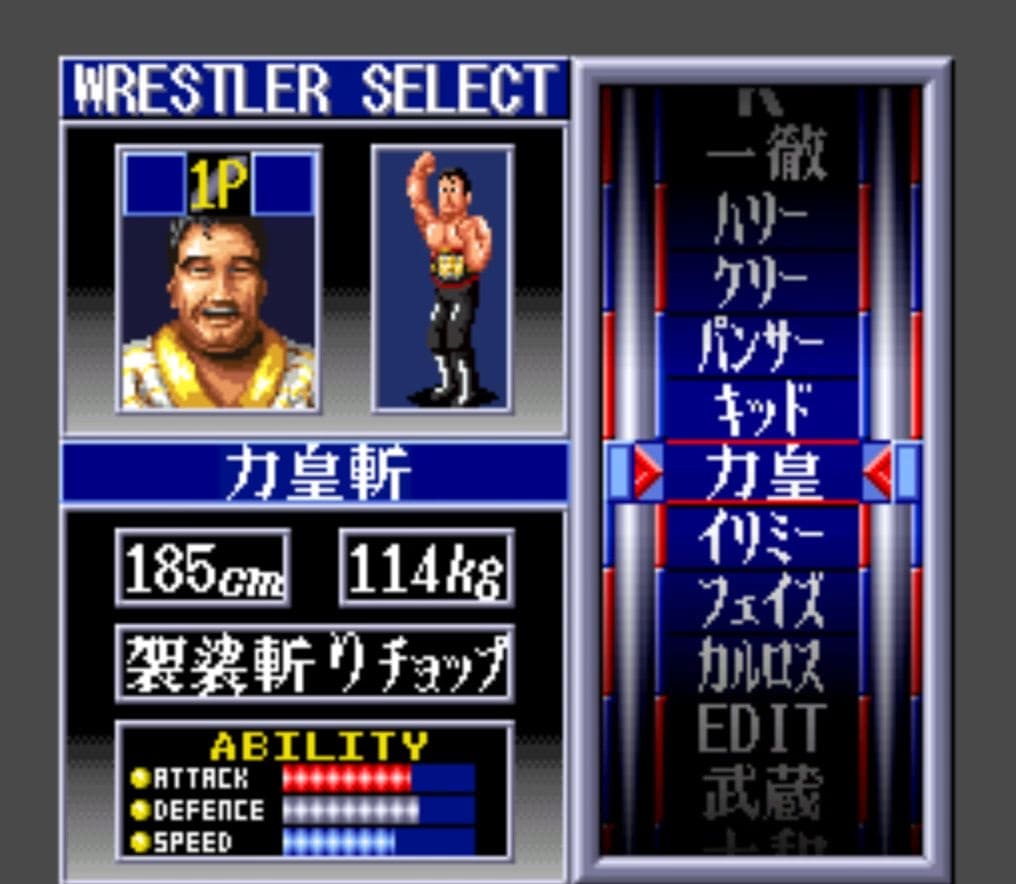
Task: Pick カルロス in the wrestler list
Action: tap(762, 663)
